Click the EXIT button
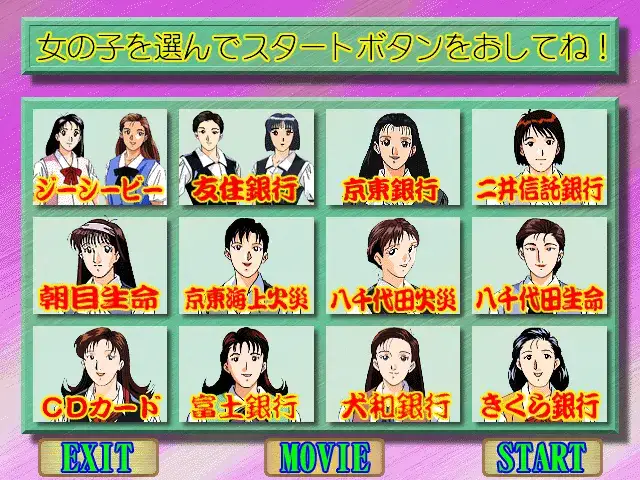 [x=97, y=457]
